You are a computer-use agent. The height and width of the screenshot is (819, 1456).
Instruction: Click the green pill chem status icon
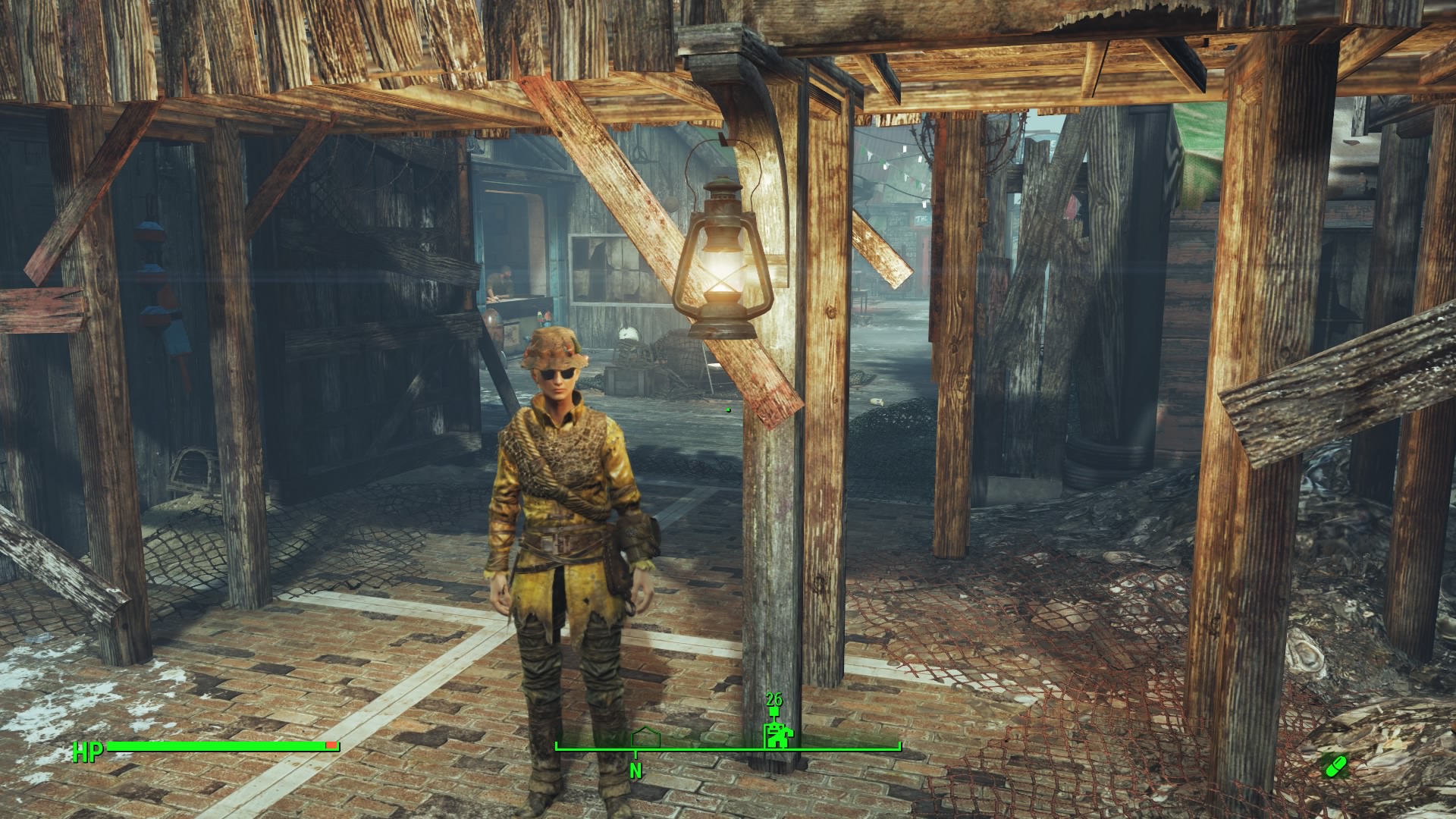coord(1334,765)
